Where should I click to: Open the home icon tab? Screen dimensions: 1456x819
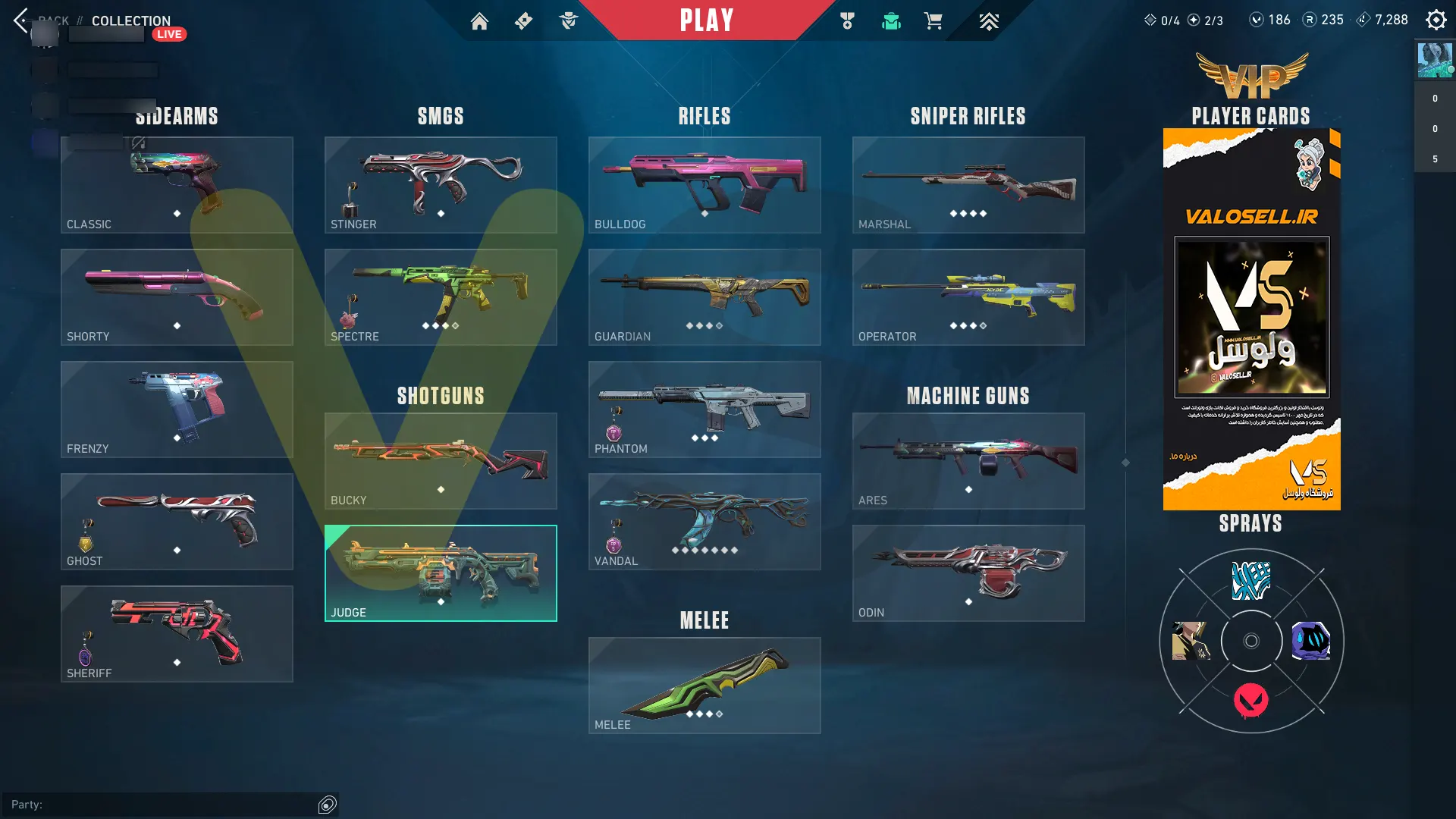click(x=479, y=21)
